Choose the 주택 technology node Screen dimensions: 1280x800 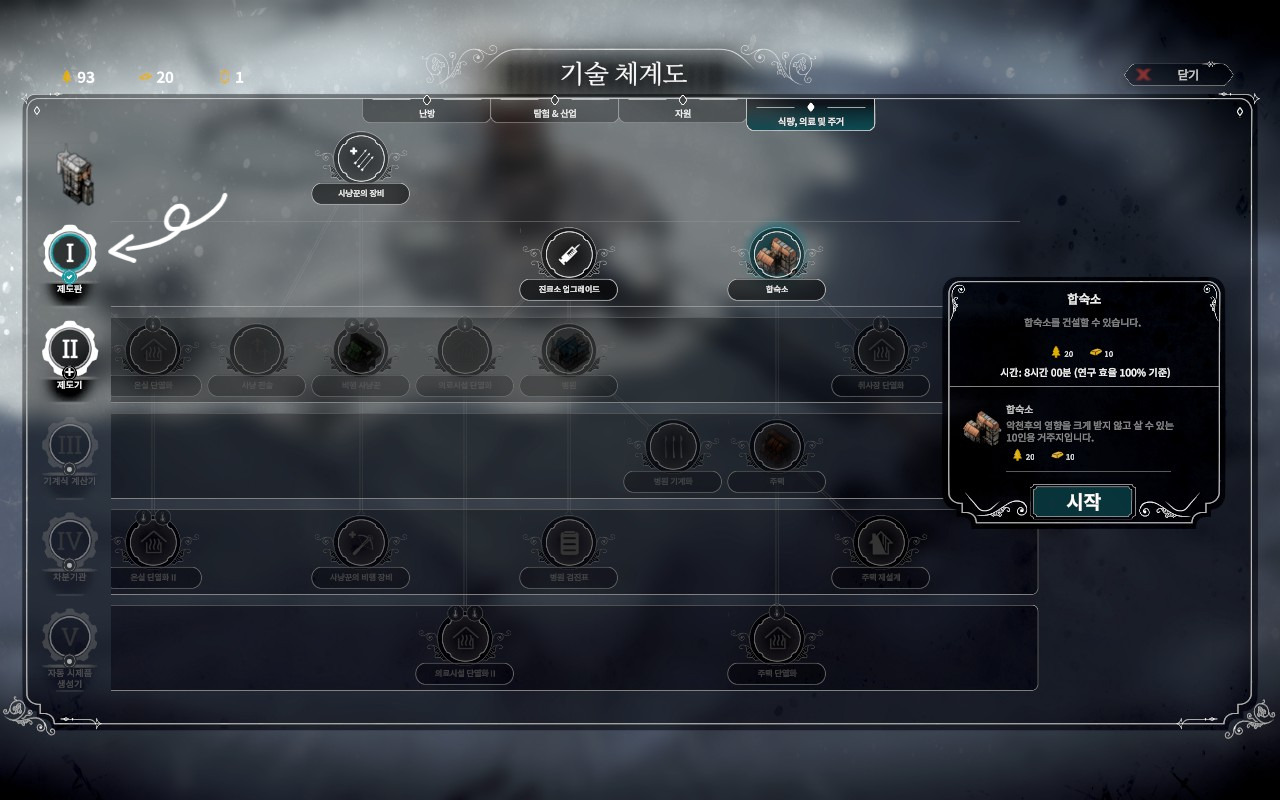776,447
